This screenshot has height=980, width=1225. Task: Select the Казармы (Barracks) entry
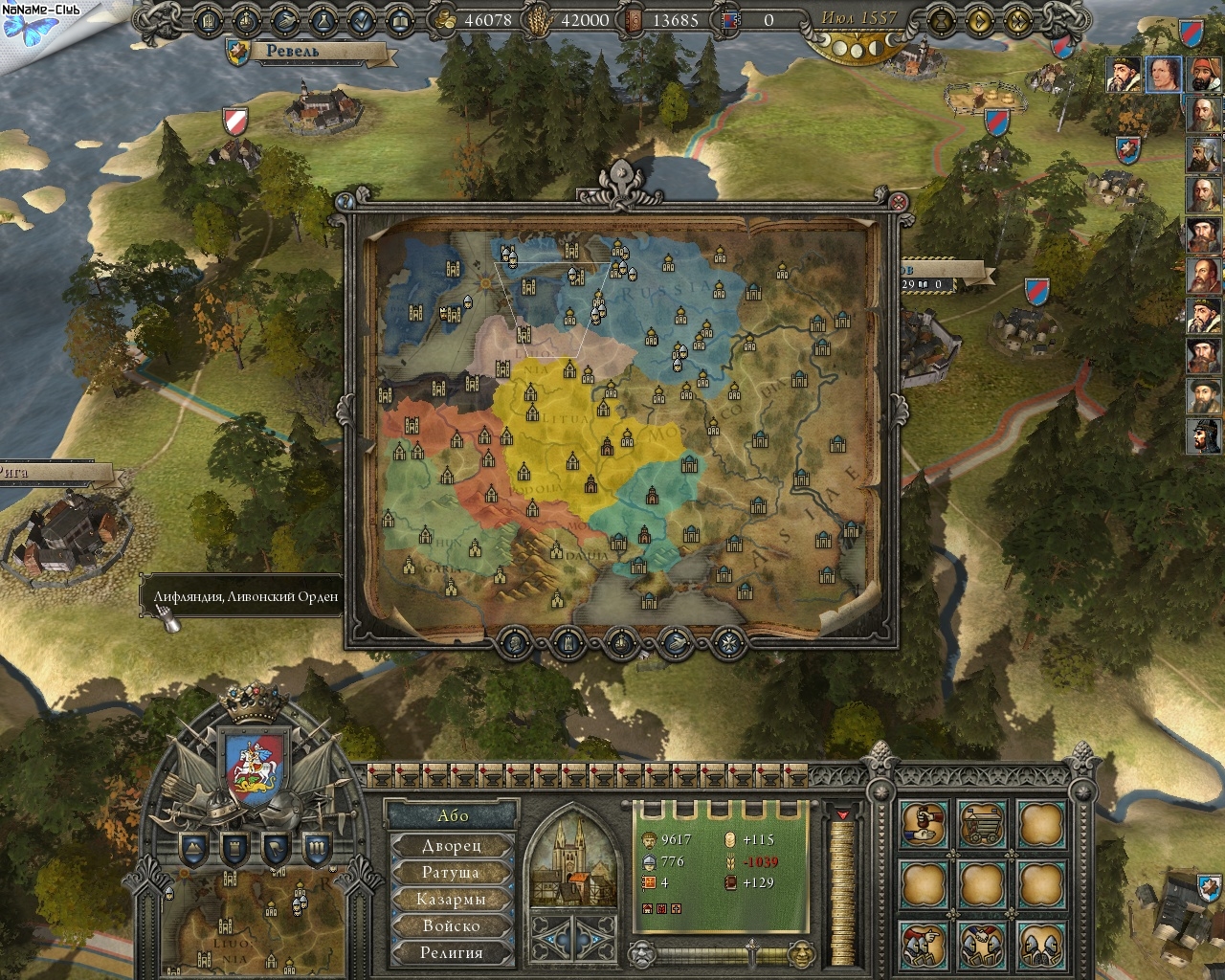coord(453,900)
